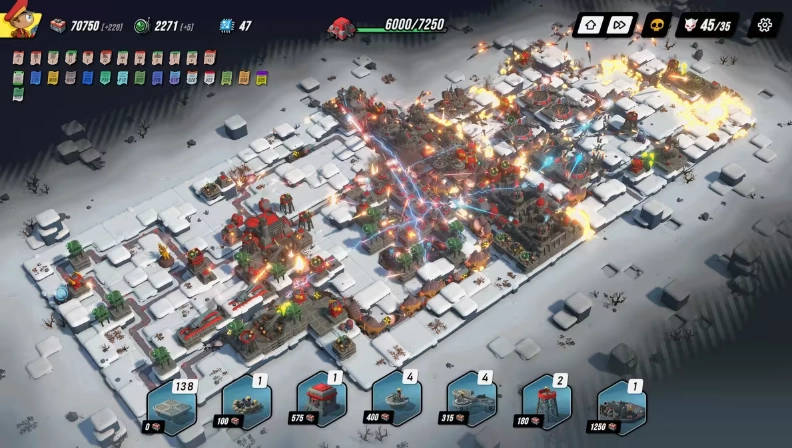Select the purple-topped yellow upgrade card icon
Viewport: 792px width, 448px height.
tap(261, 77)
